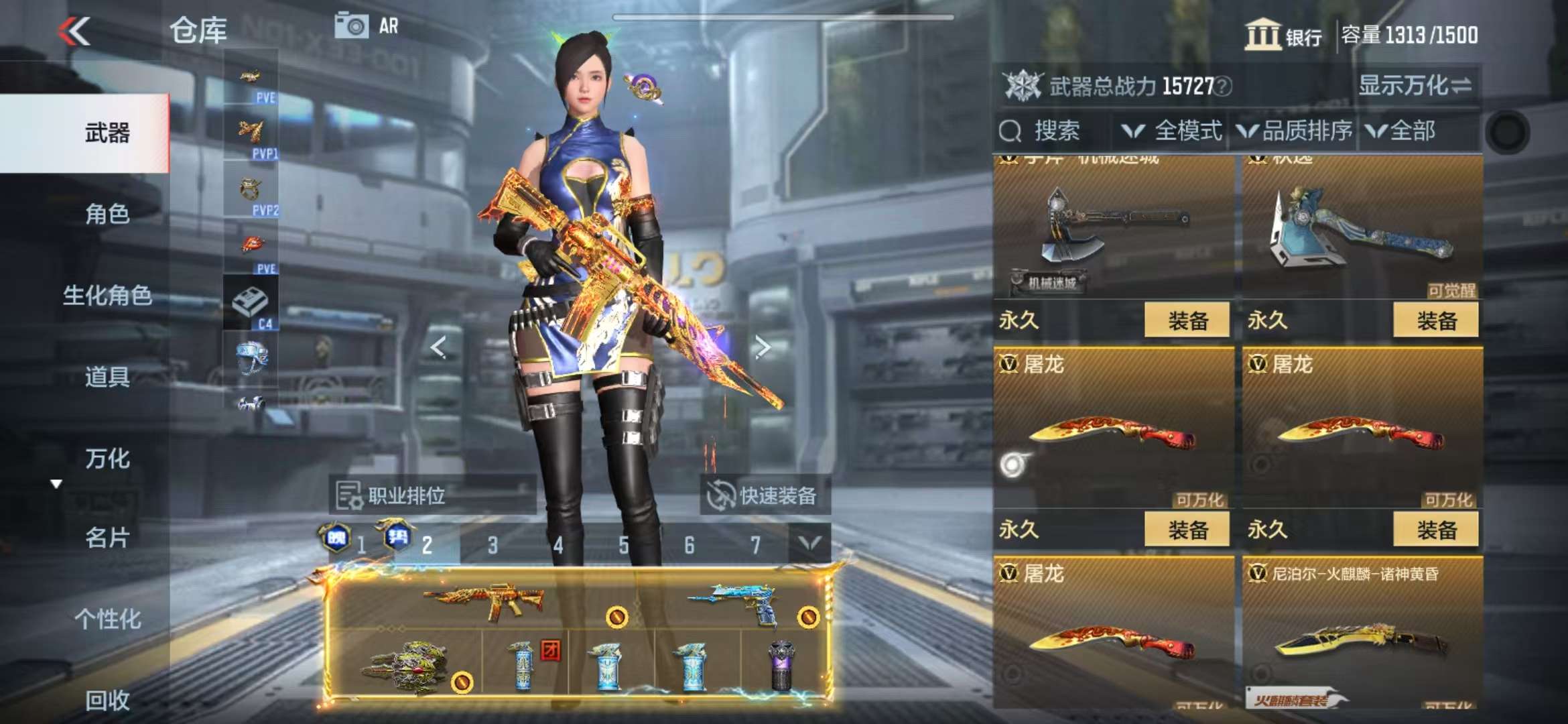This screenshot has width=1568, height=724.
Task: Click the 搜索 search field
Action: [x=1055, y=131]
